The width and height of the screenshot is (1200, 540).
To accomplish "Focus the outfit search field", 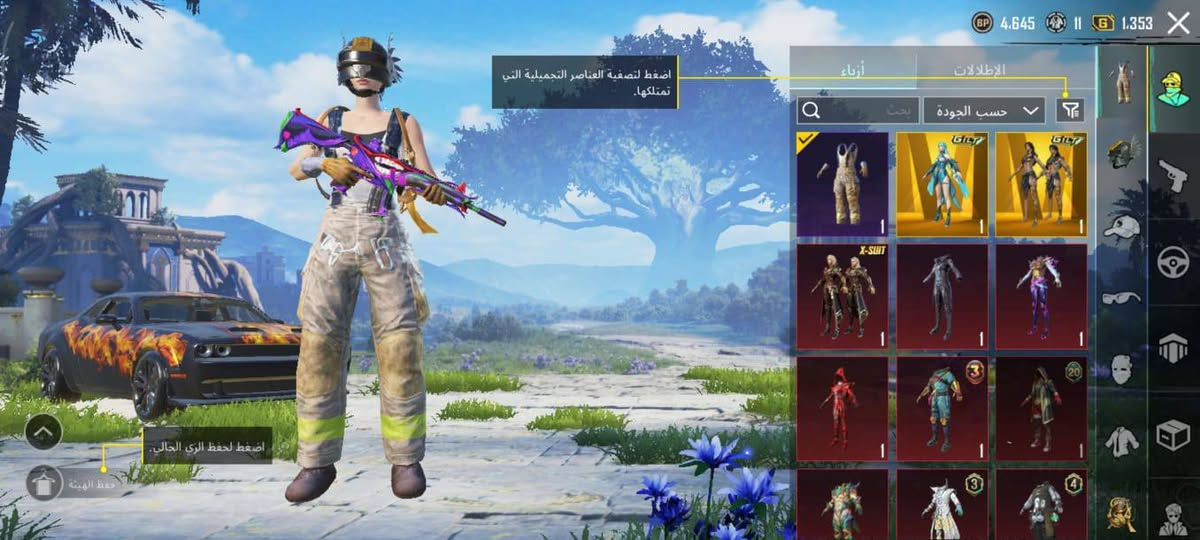I will (857, 110).
